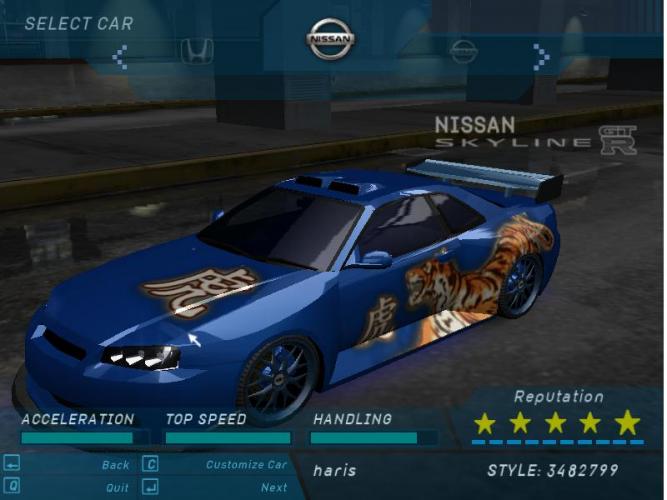Quit the car selection menu

tap(117, 488)
